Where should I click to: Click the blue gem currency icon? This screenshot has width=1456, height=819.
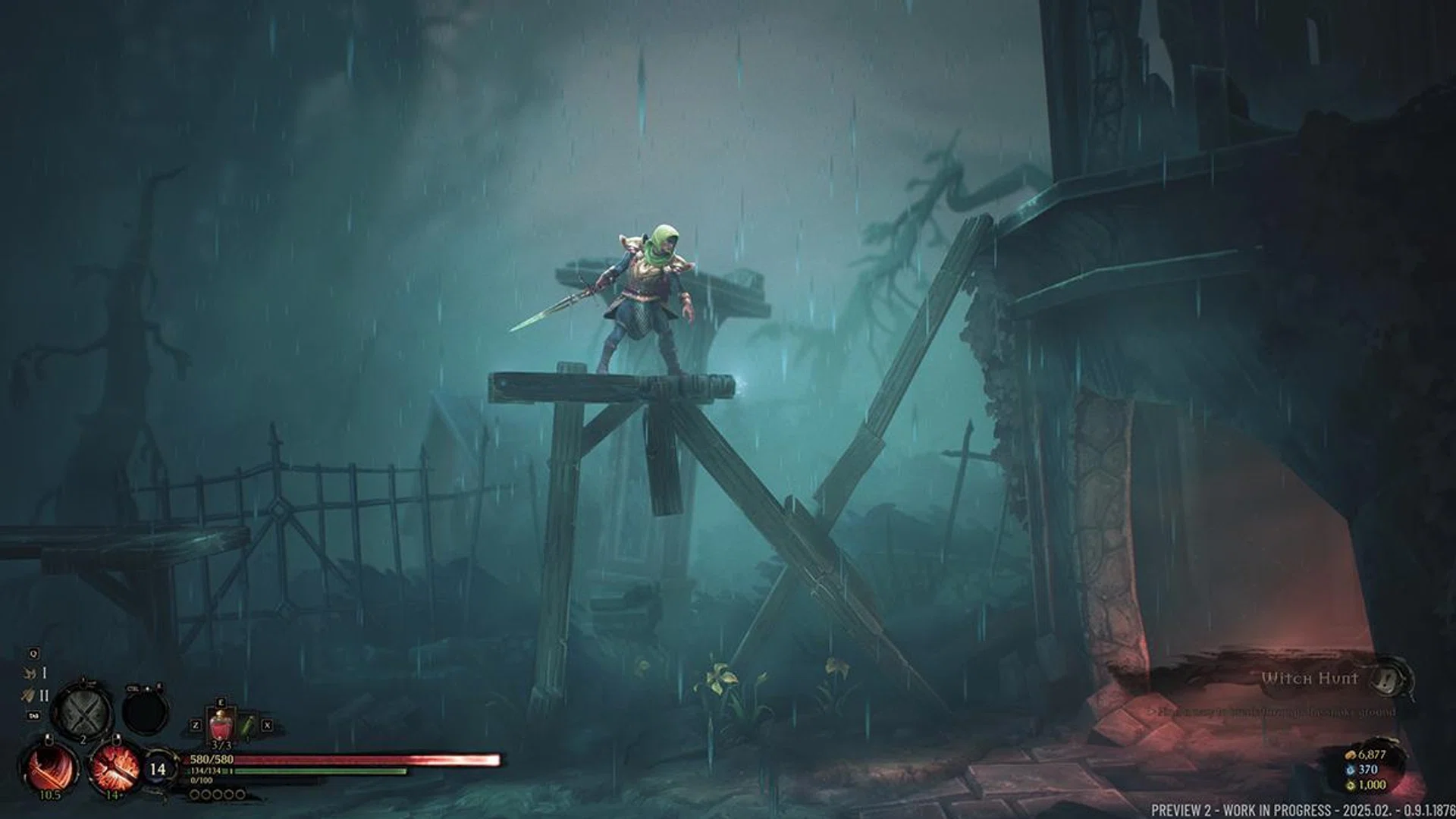point(1351,770)
